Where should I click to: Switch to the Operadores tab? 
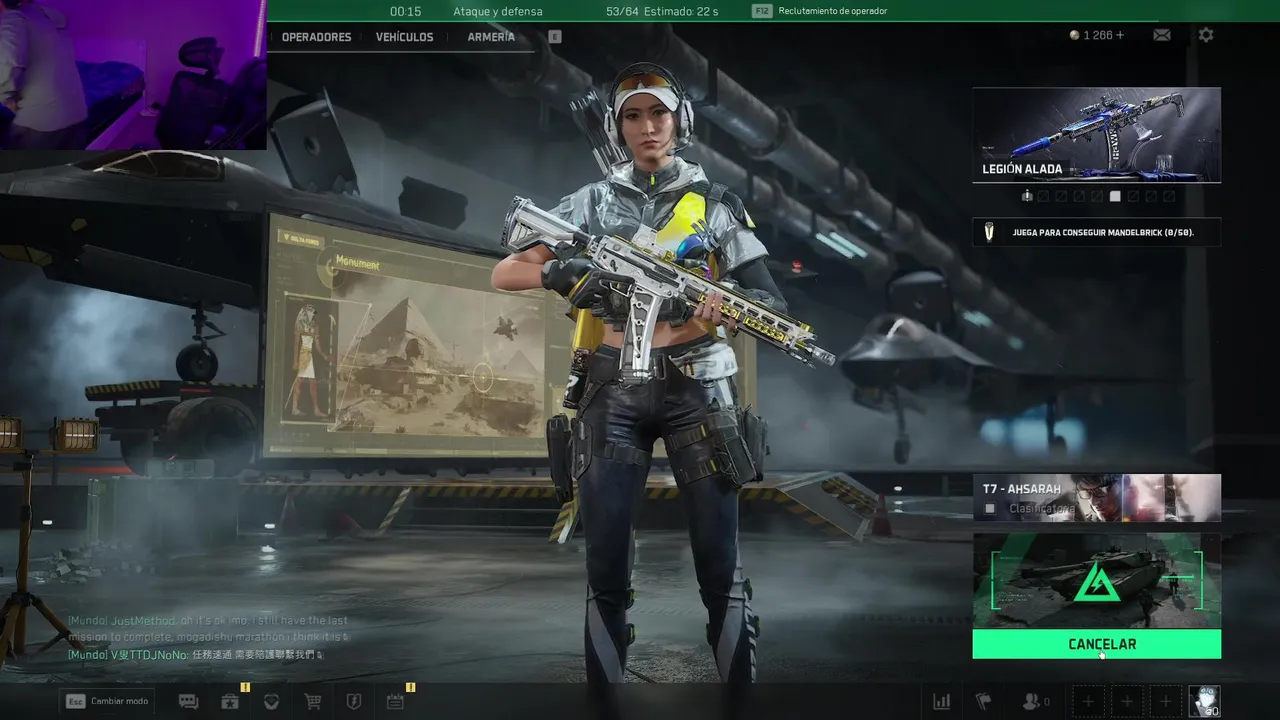pyautogui.click(x=316, y=37)
